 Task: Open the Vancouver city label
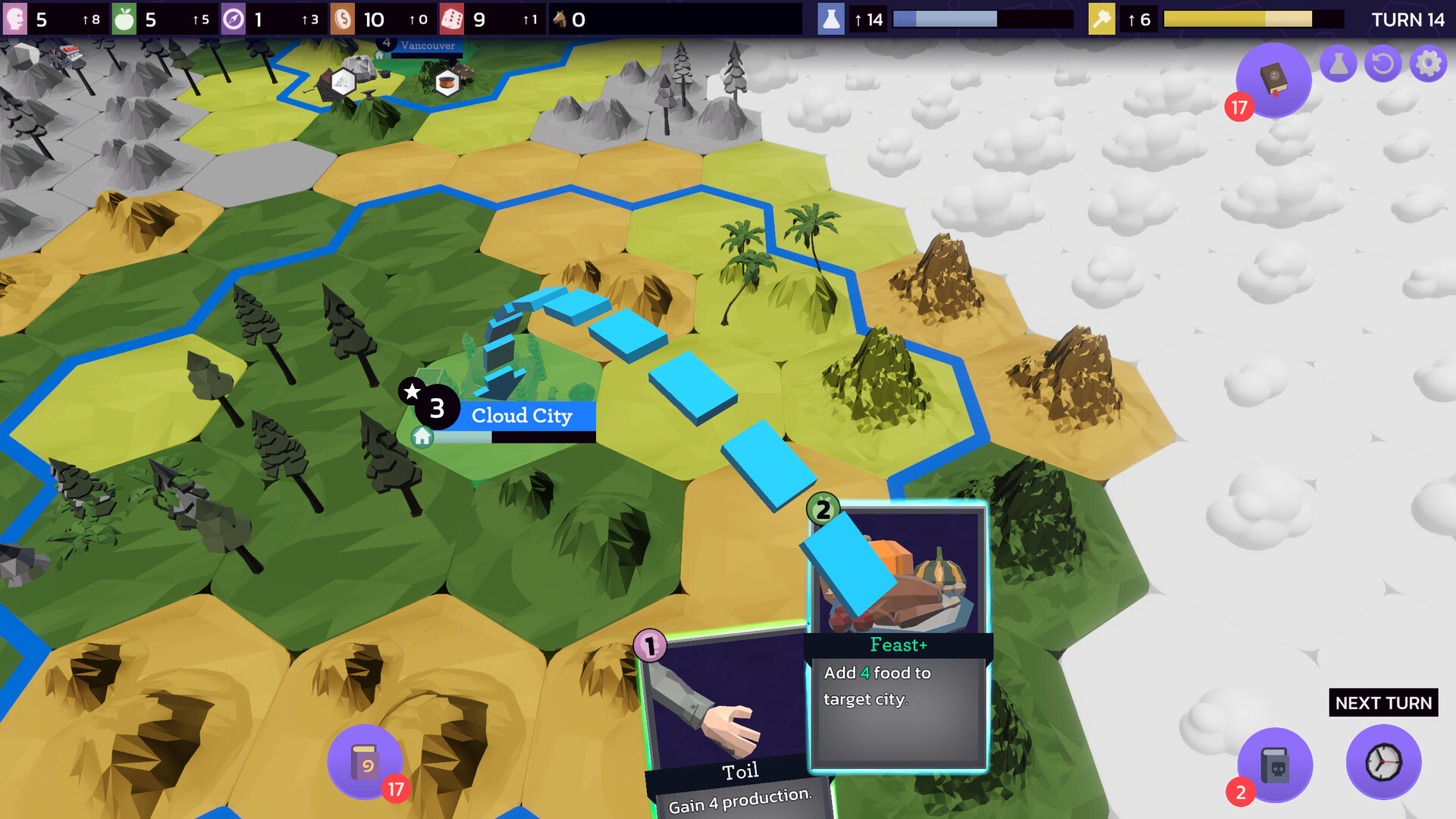pyautogui.click(x=427, y=45)
